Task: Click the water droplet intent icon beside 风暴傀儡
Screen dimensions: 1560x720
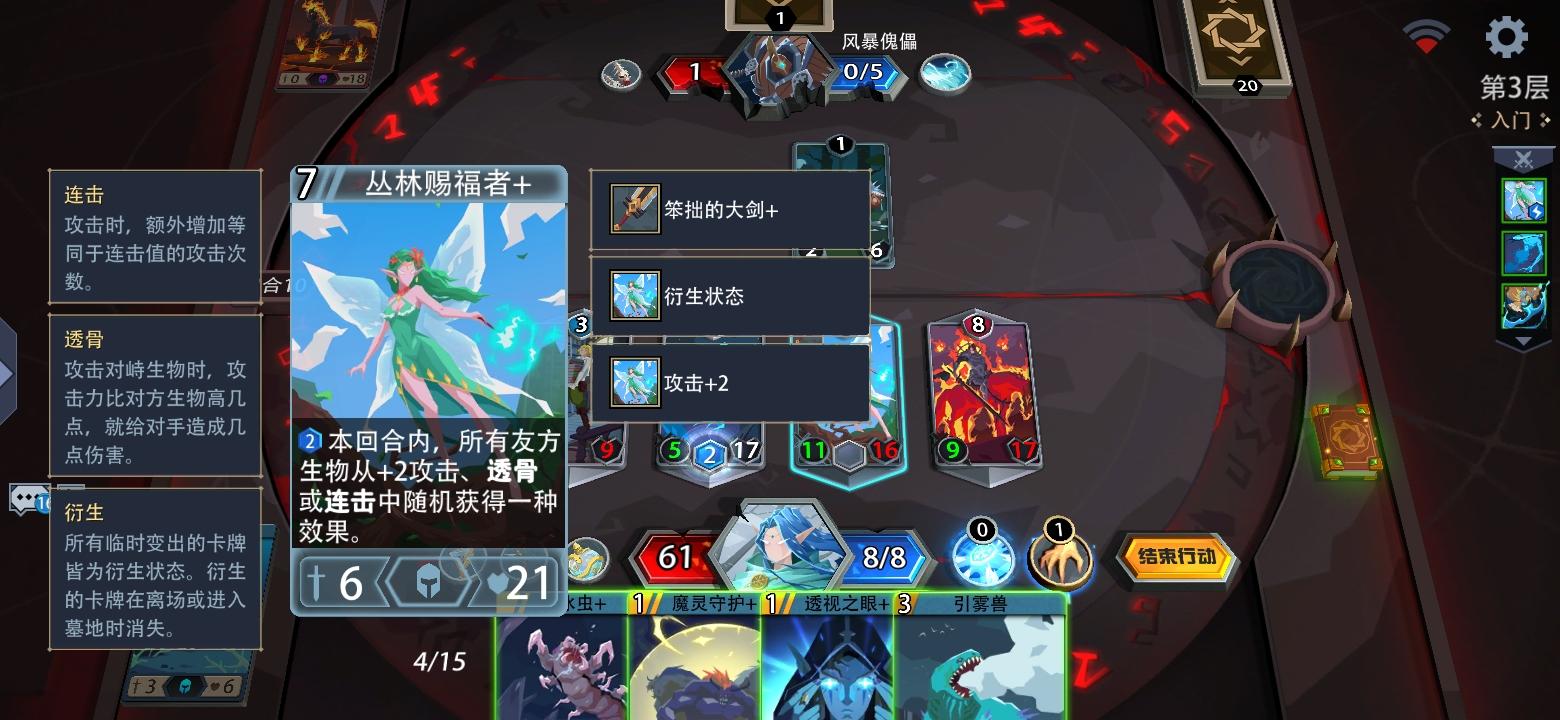Action: click(944, 73)
